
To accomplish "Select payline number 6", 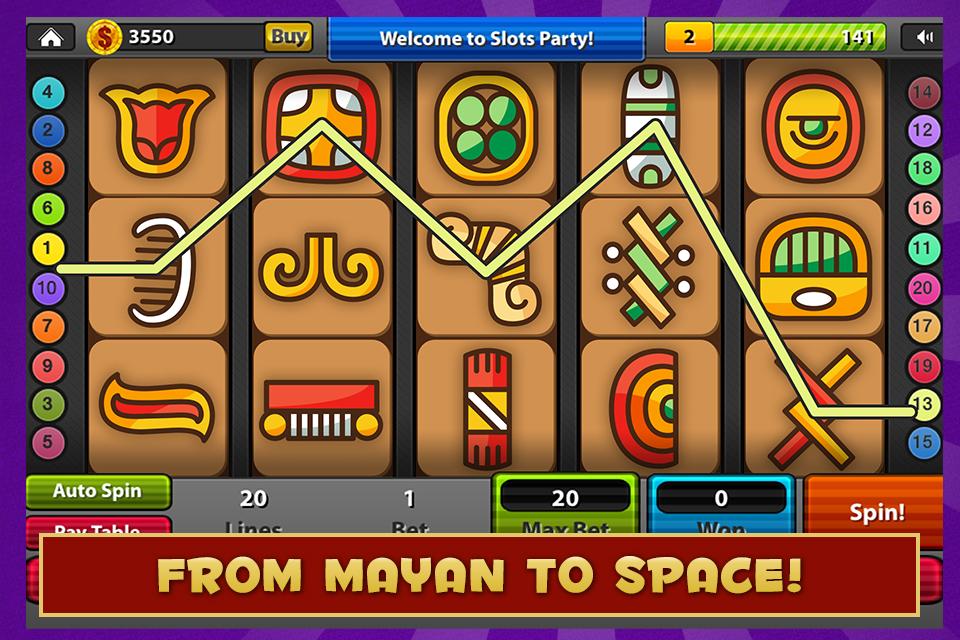I will (47, 208).
